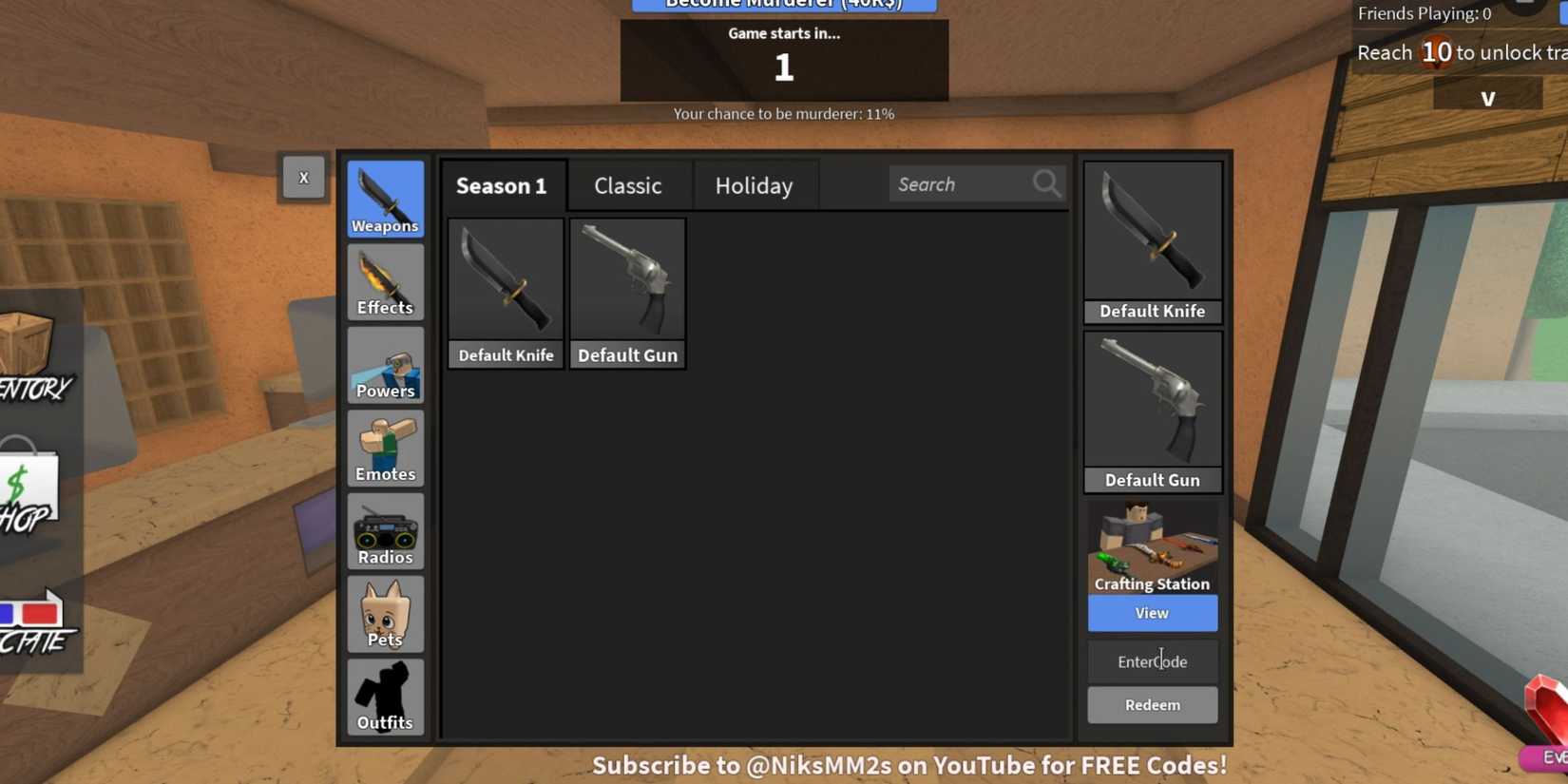Select the Radios category icon

click(385, 530)
